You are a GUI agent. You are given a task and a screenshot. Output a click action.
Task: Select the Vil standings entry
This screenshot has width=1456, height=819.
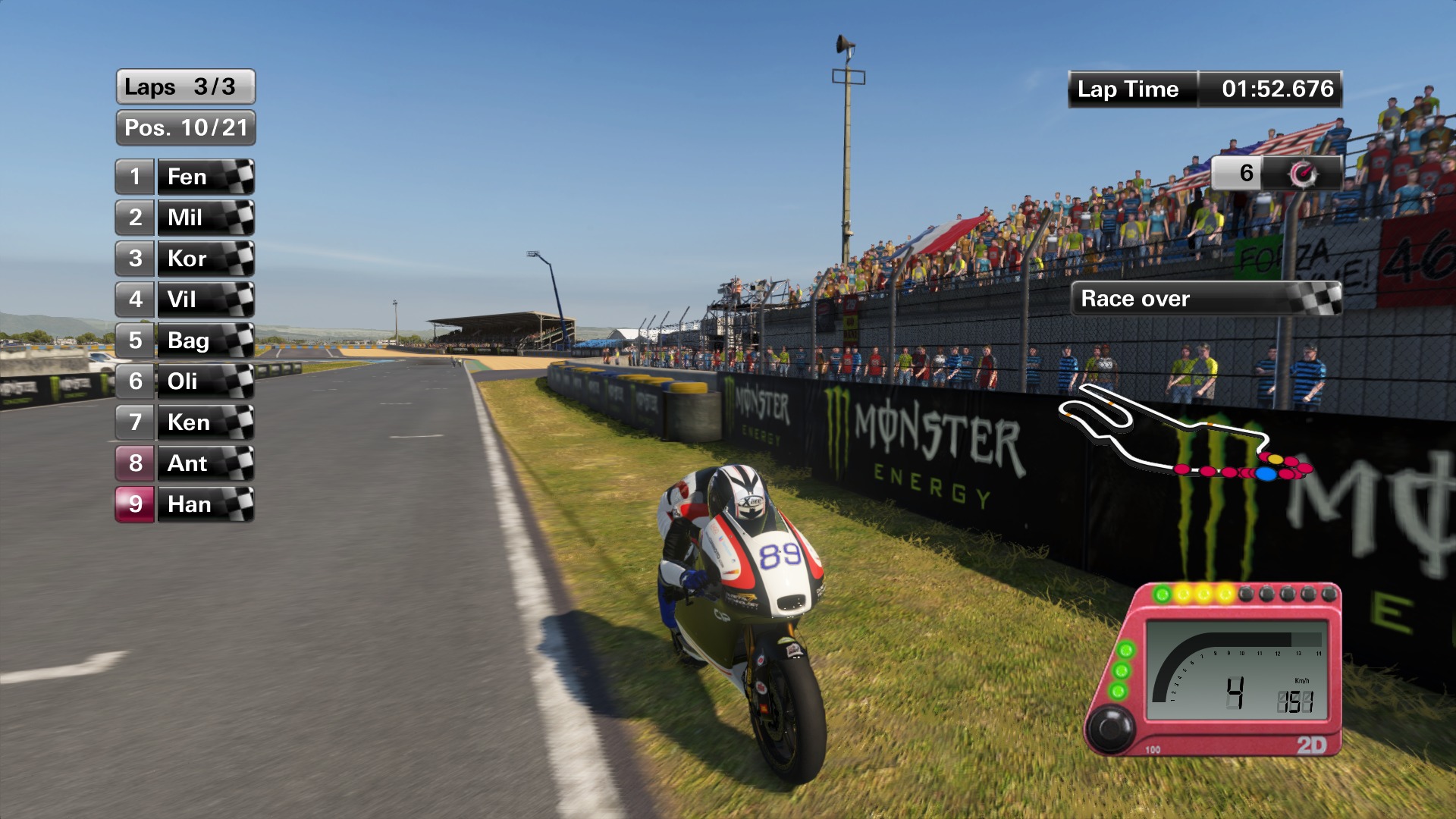pos(186,300)
